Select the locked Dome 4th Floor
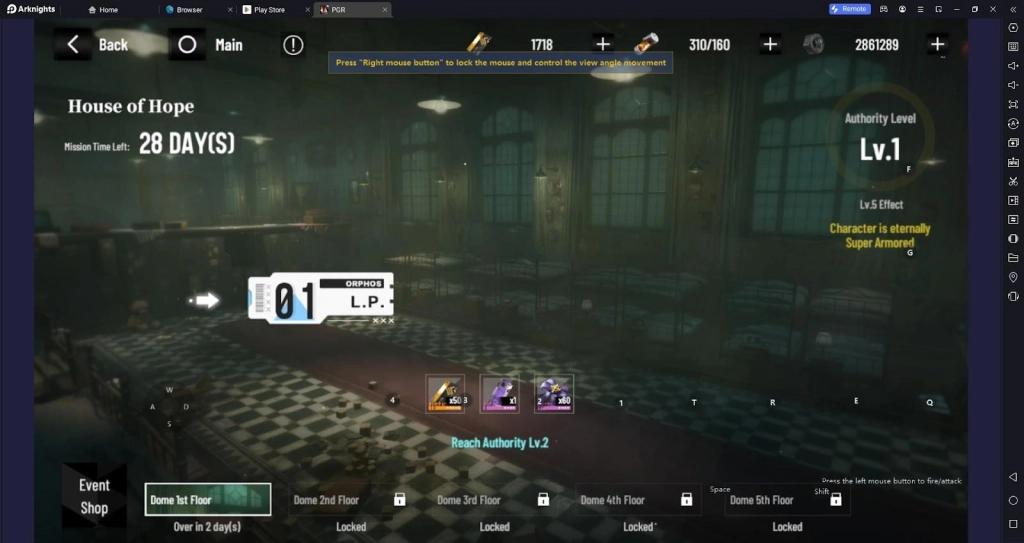This screenshot has height=543, width=1024. (x=638, y=499)
